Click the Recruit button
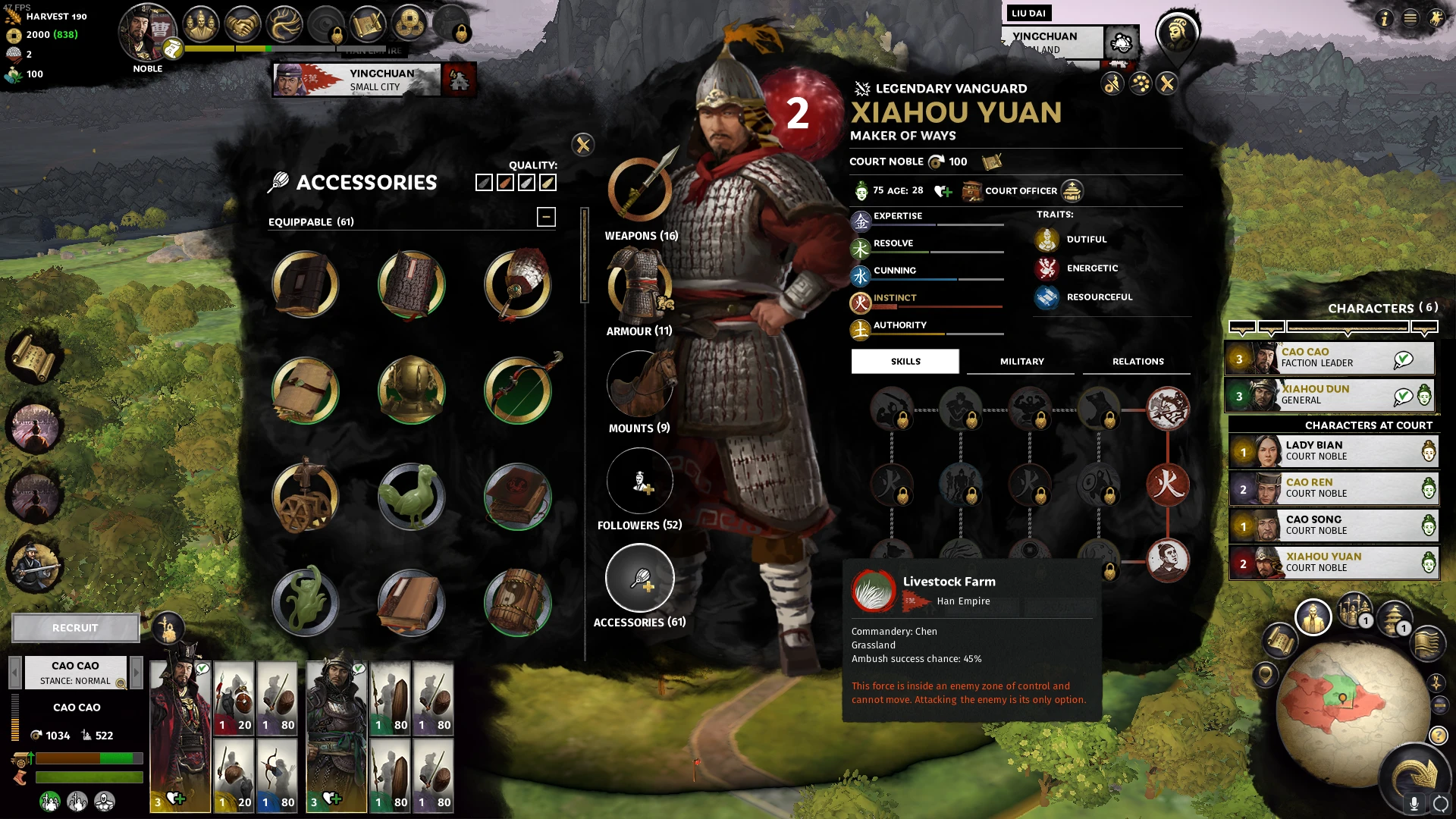Screen dimensions: 1456x819 tap(75, 628)
